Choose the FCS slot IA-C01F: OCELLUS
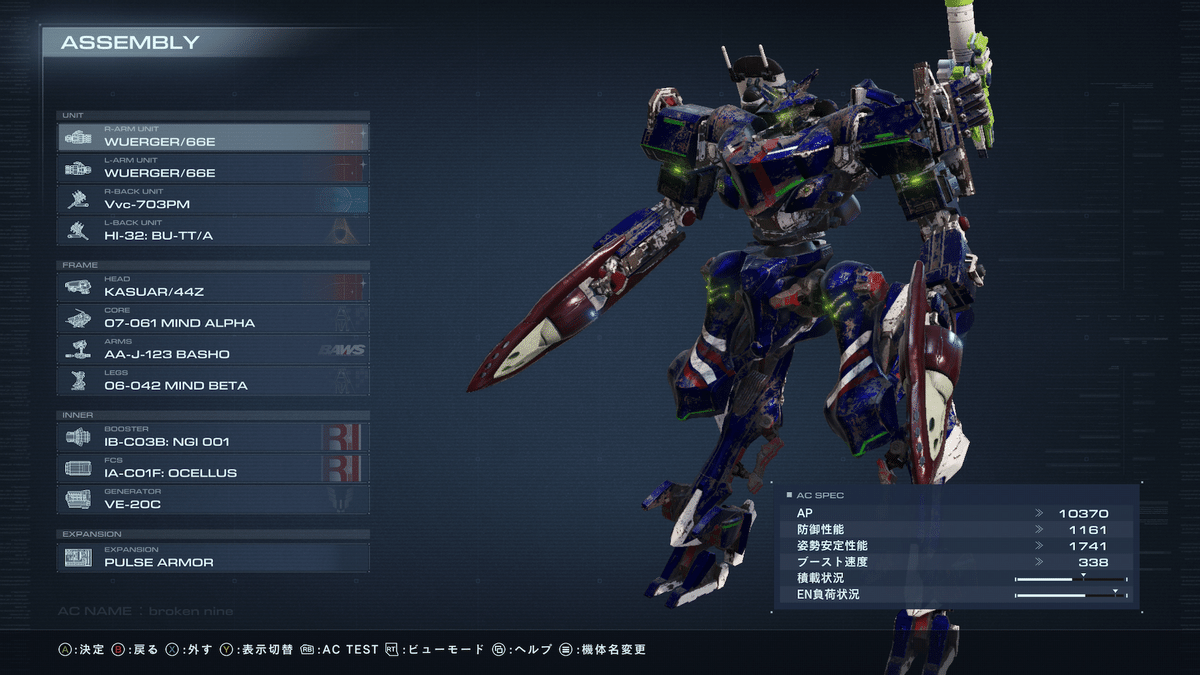This screenshot has height=675, width=1200. click(x=213, y=467)
